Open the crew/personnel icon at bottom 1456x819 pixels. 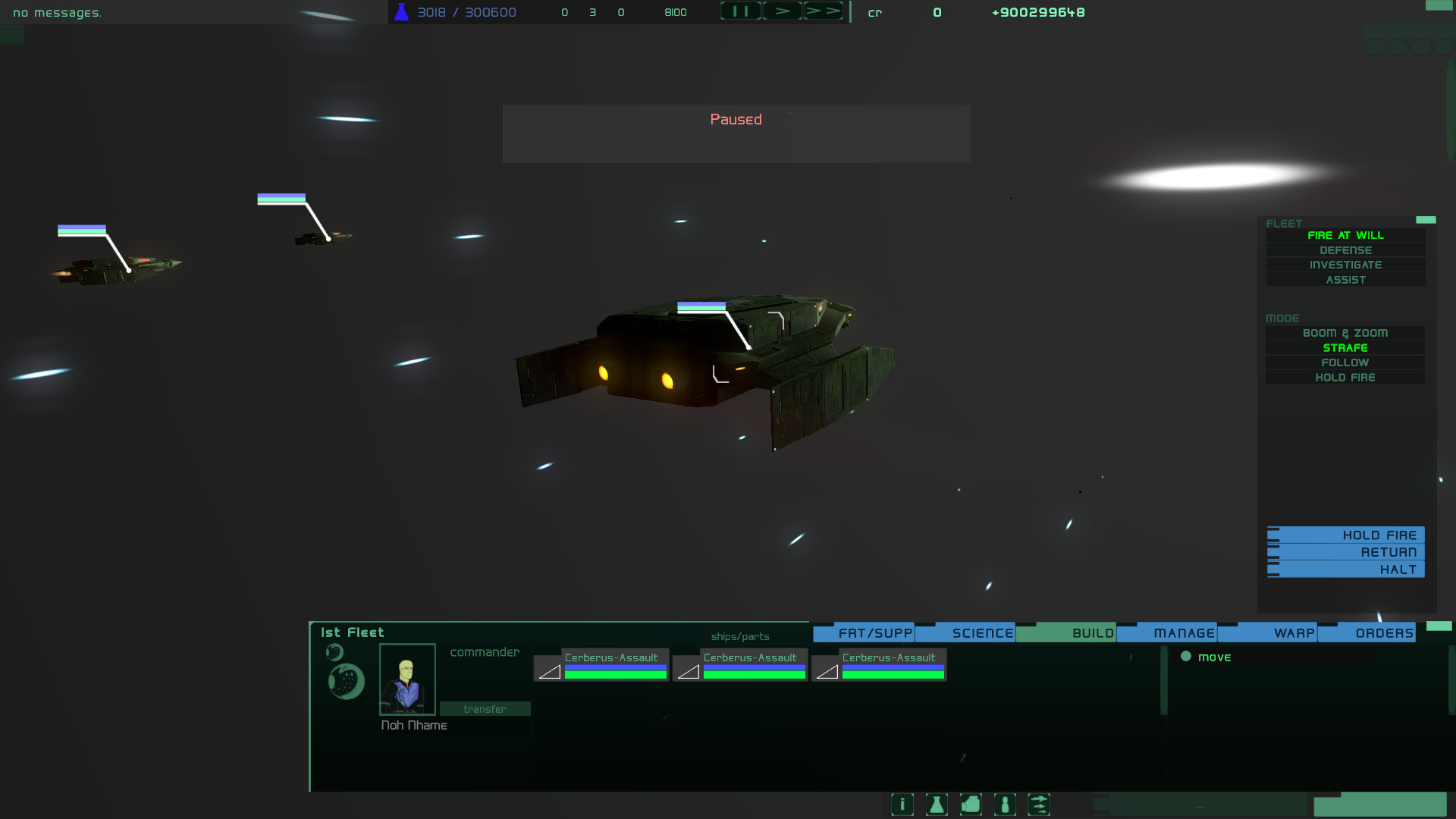coord(1005,805)
